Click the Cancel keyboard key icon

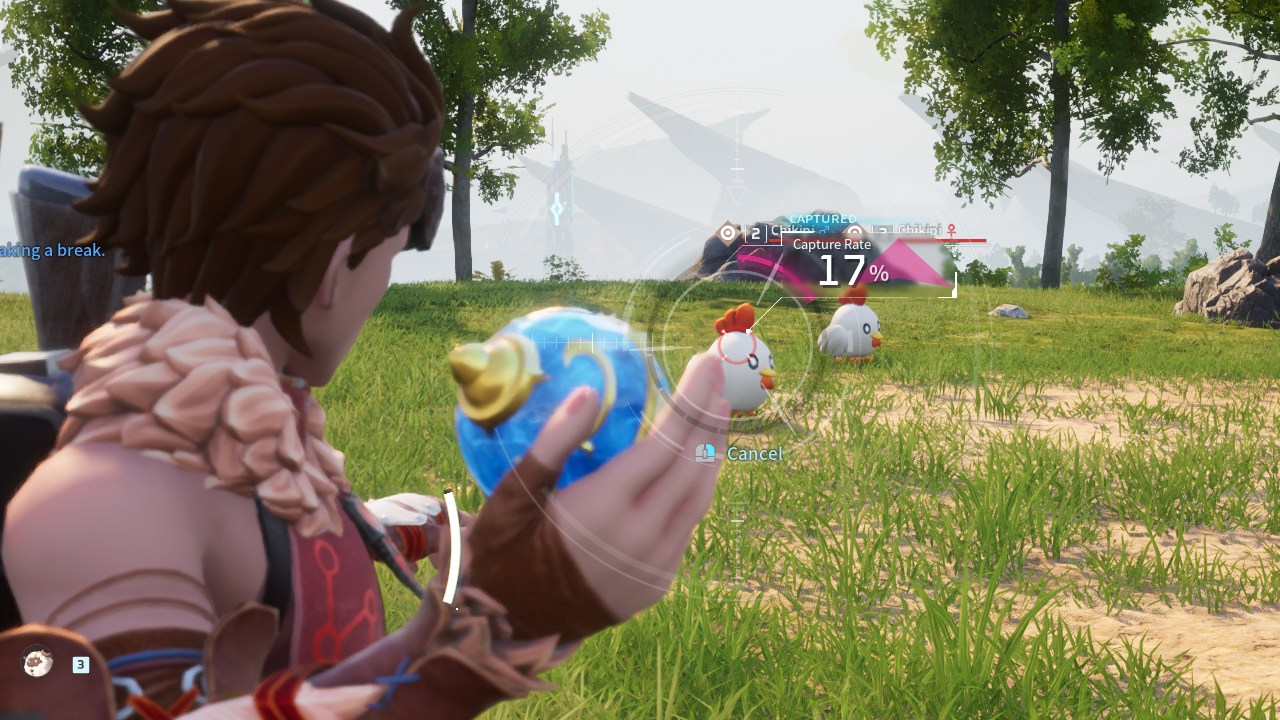703,453
